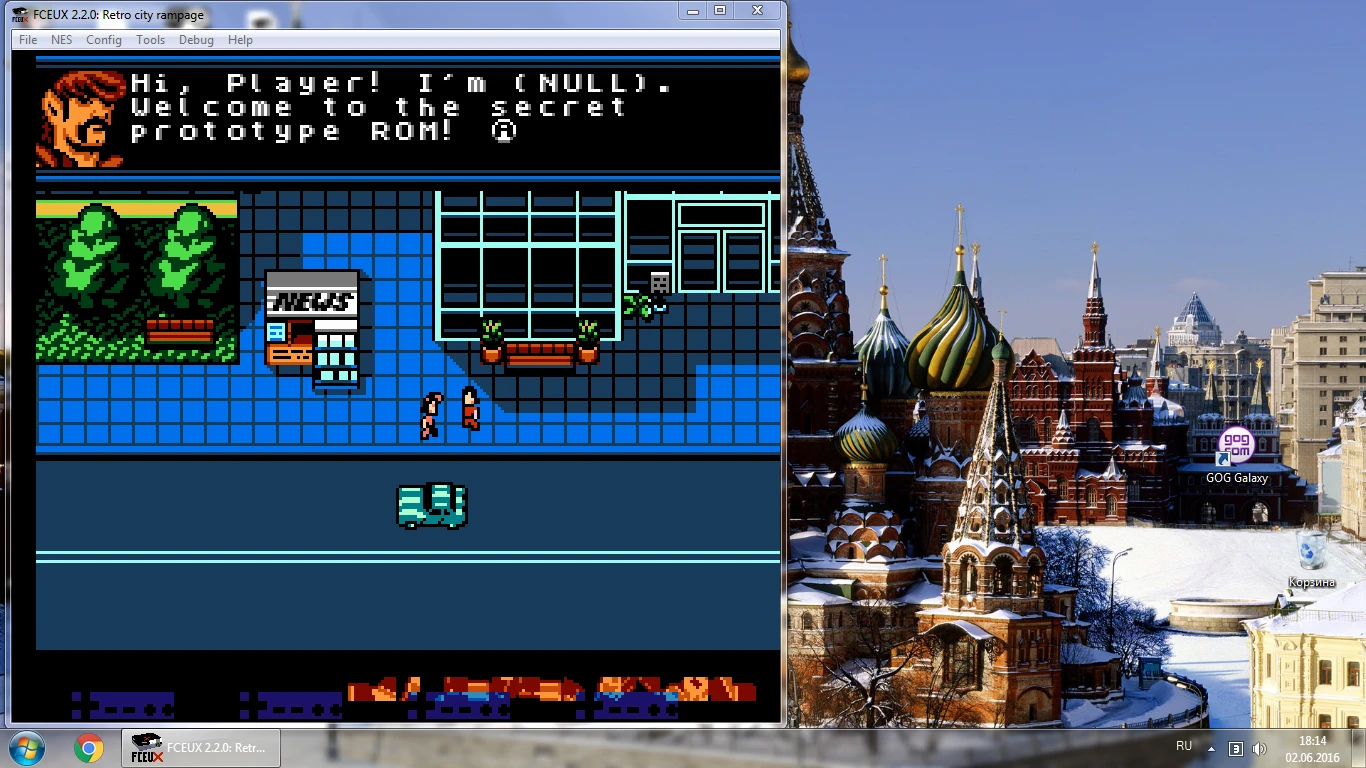Open the File menu in FCEUX
Screen dimensions: 1366x768
(27, 40)
